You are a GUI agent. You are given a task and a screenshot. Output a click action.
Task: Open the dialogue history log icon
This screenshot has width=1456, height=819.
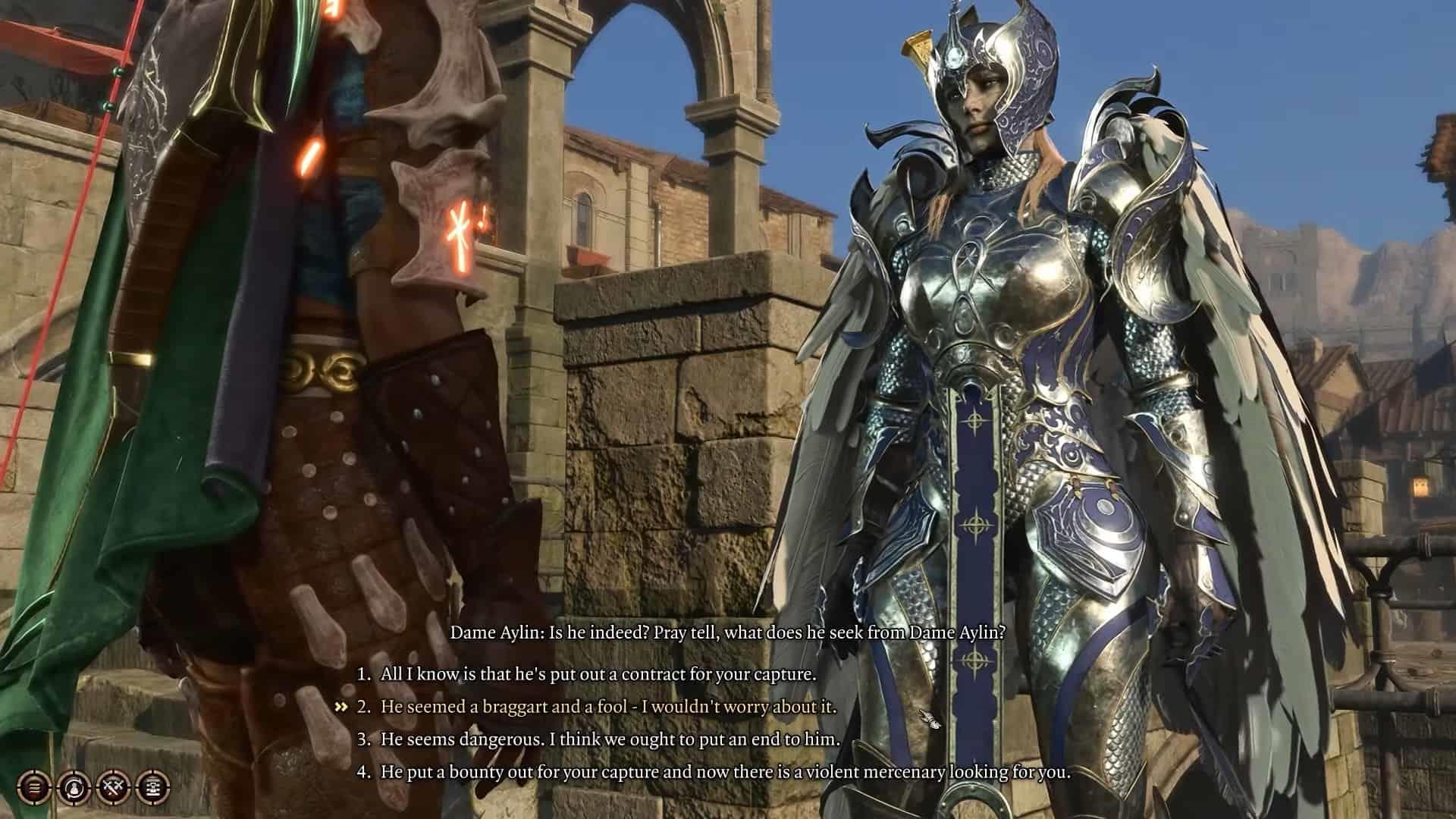point(34,788)
